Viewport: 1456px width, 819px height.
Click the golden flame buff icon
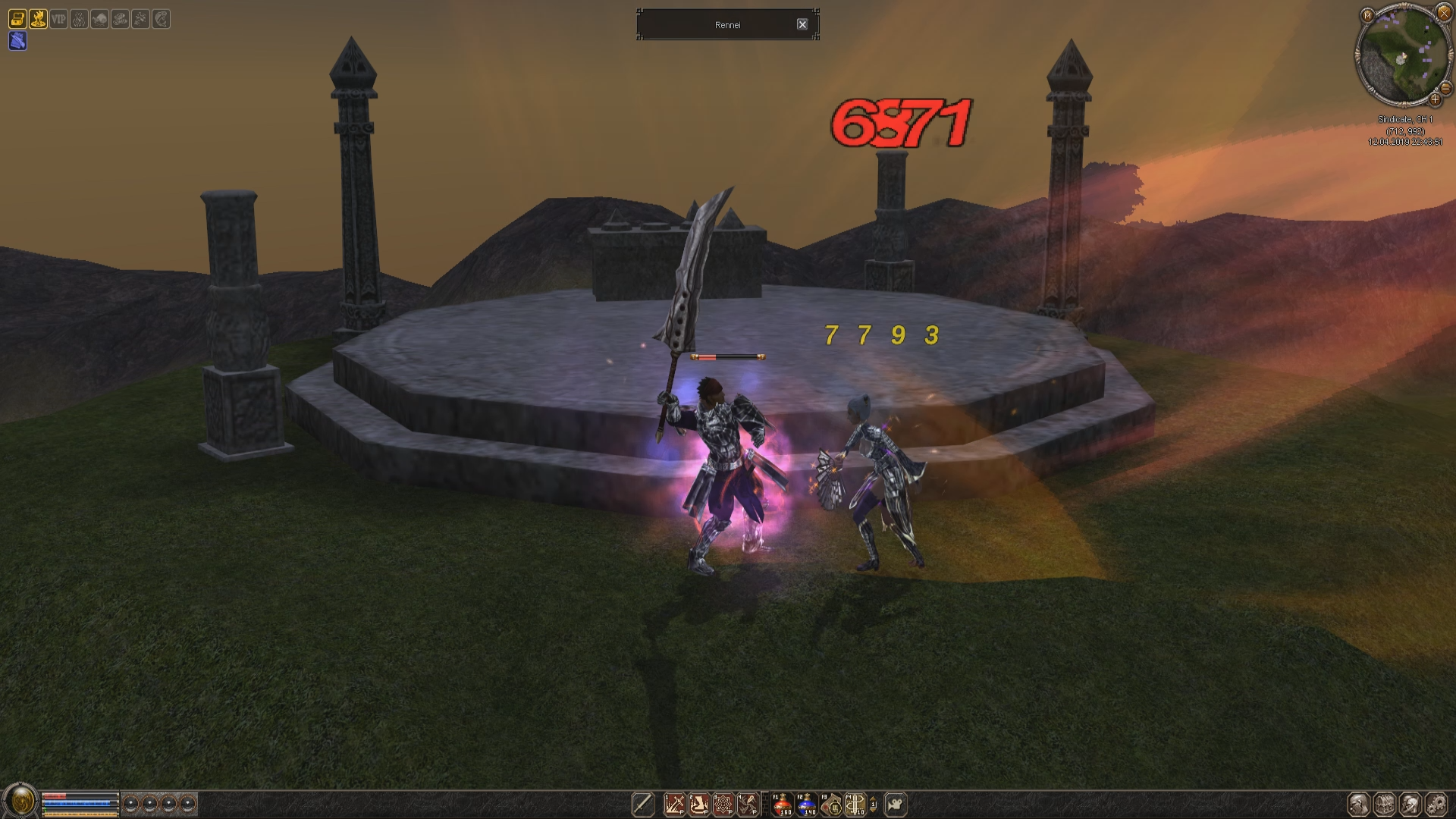pos(38,19)
